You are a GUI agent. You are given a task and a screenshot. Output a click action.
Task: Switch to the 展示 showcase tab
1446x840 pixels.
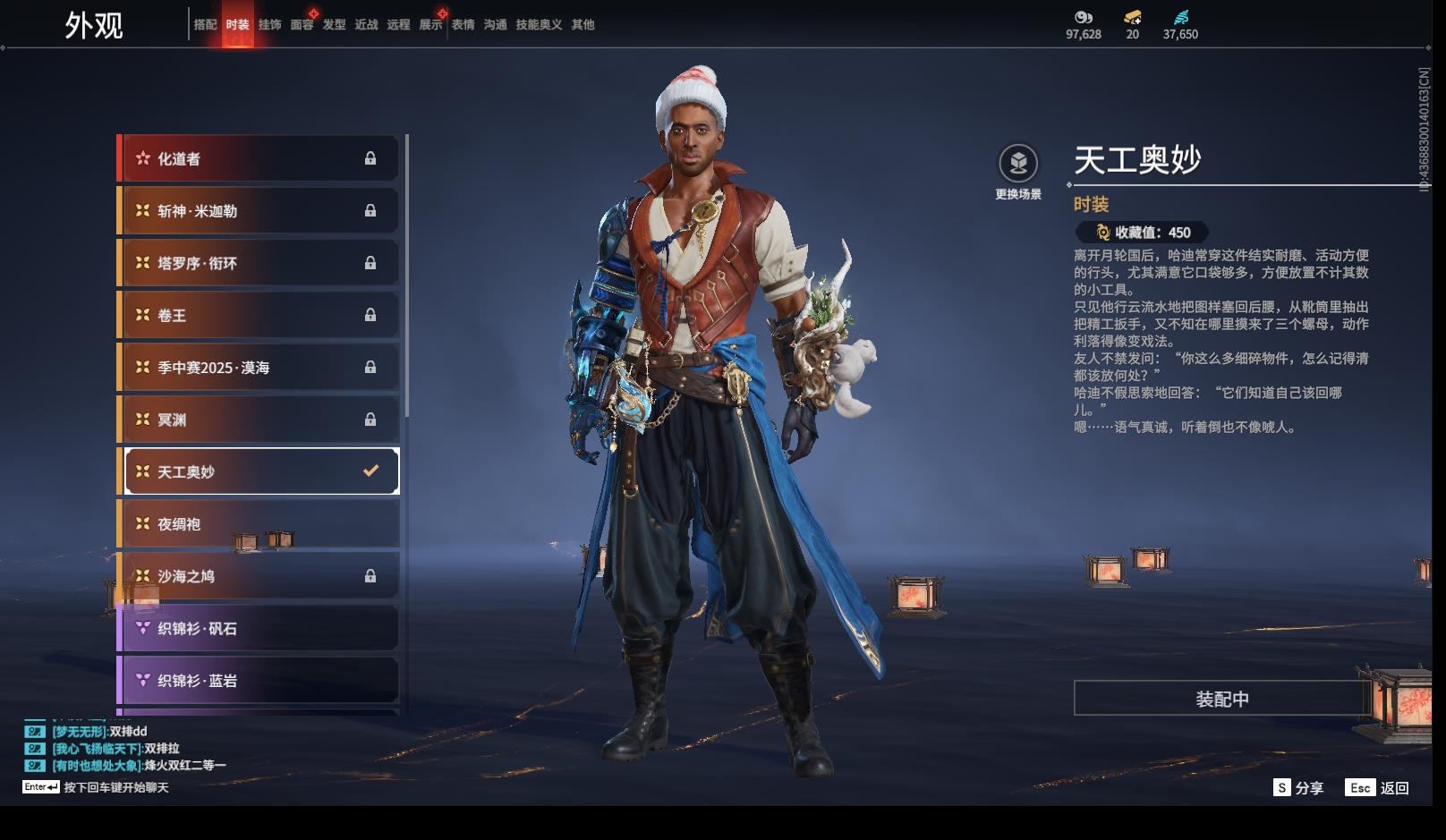[x=430, y=25]
